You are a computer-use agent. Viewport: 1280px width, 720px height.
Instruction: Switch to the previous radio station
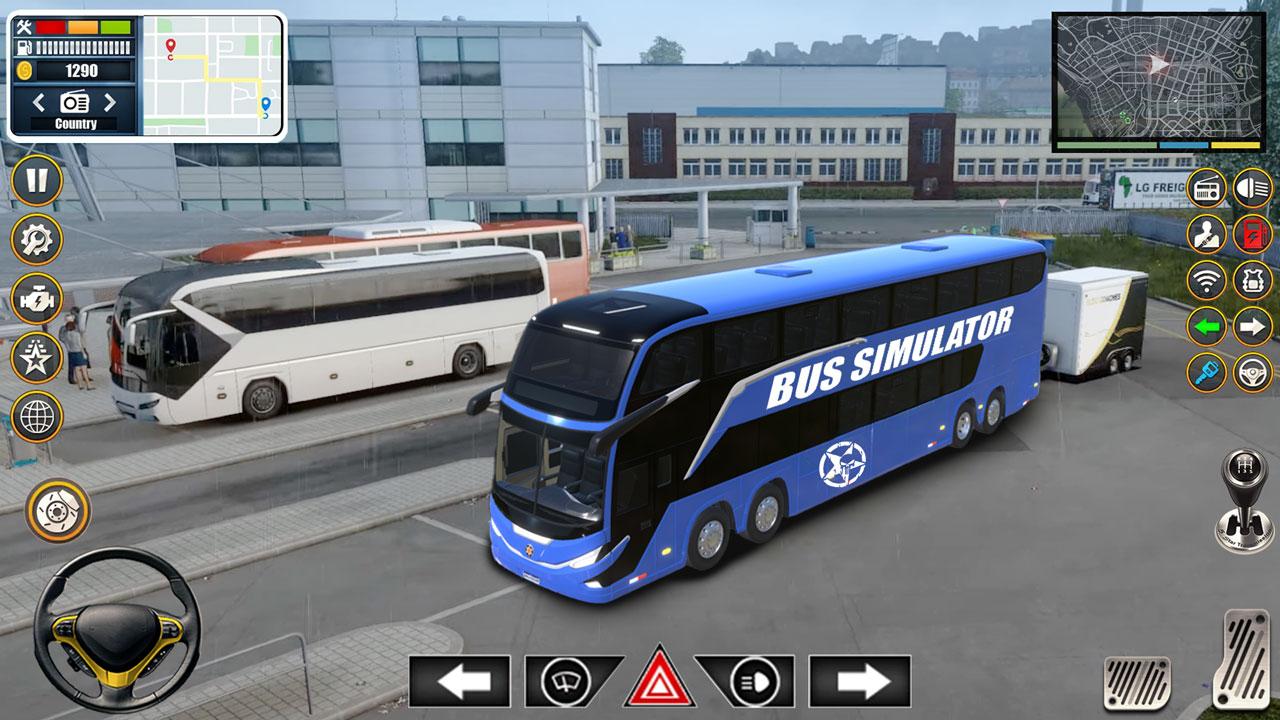(39, 102)
